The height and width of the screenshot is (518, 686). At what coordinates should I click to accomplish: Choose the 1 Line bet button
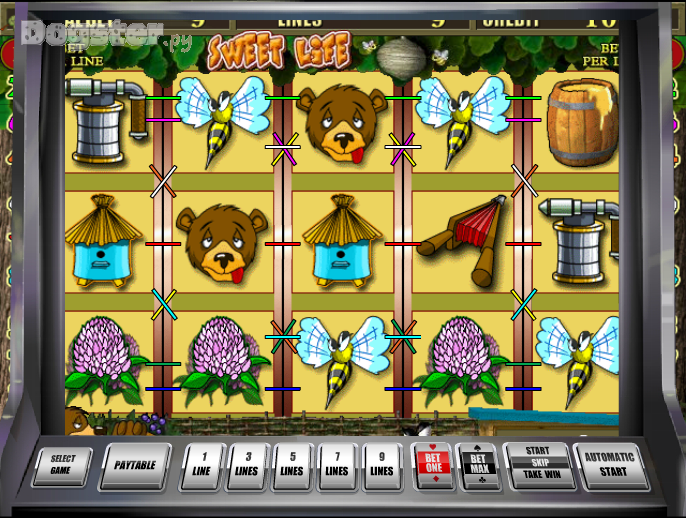[203, 465]
